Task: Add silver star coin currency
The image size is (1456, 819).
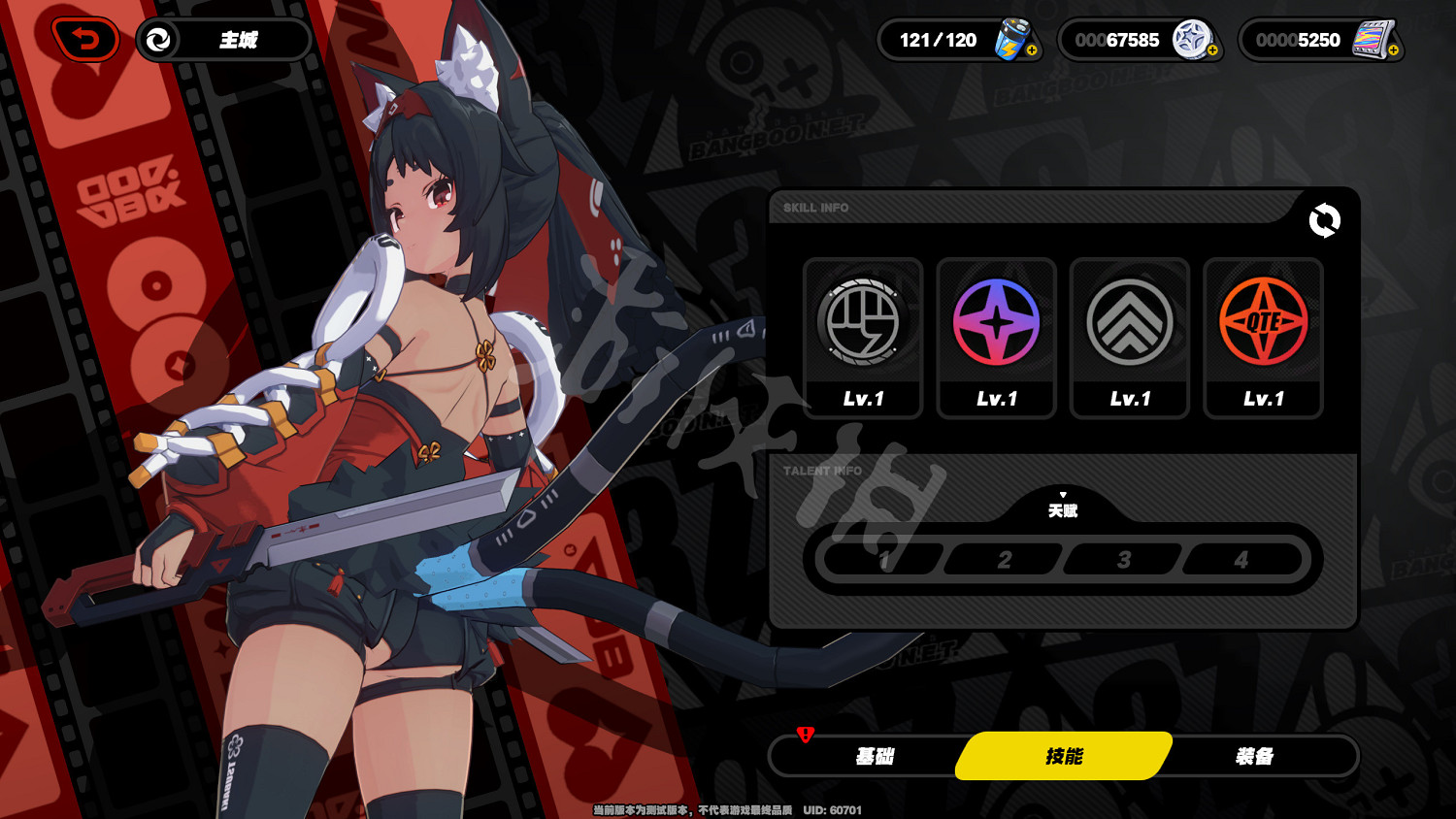Action: point(1212,50)
